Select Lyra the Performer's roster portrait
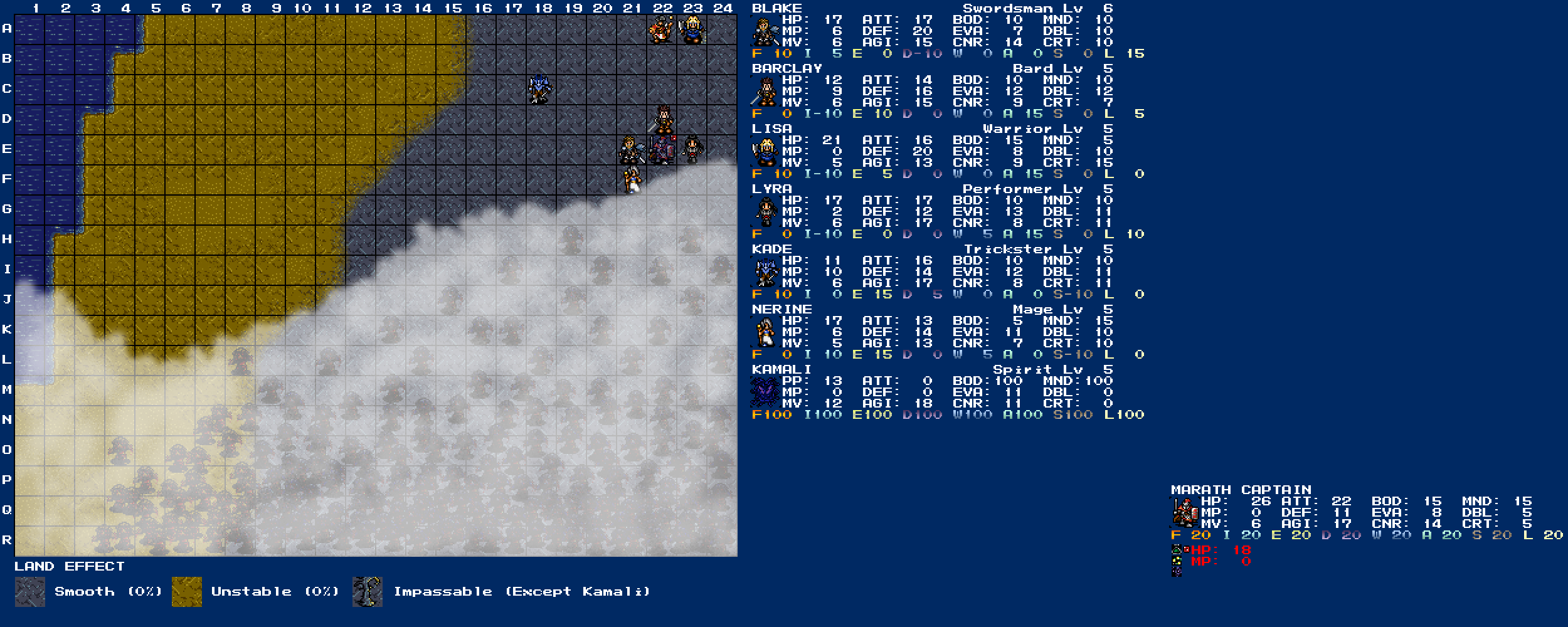Screen dimensions: 1568x627 tap(765, 212)
